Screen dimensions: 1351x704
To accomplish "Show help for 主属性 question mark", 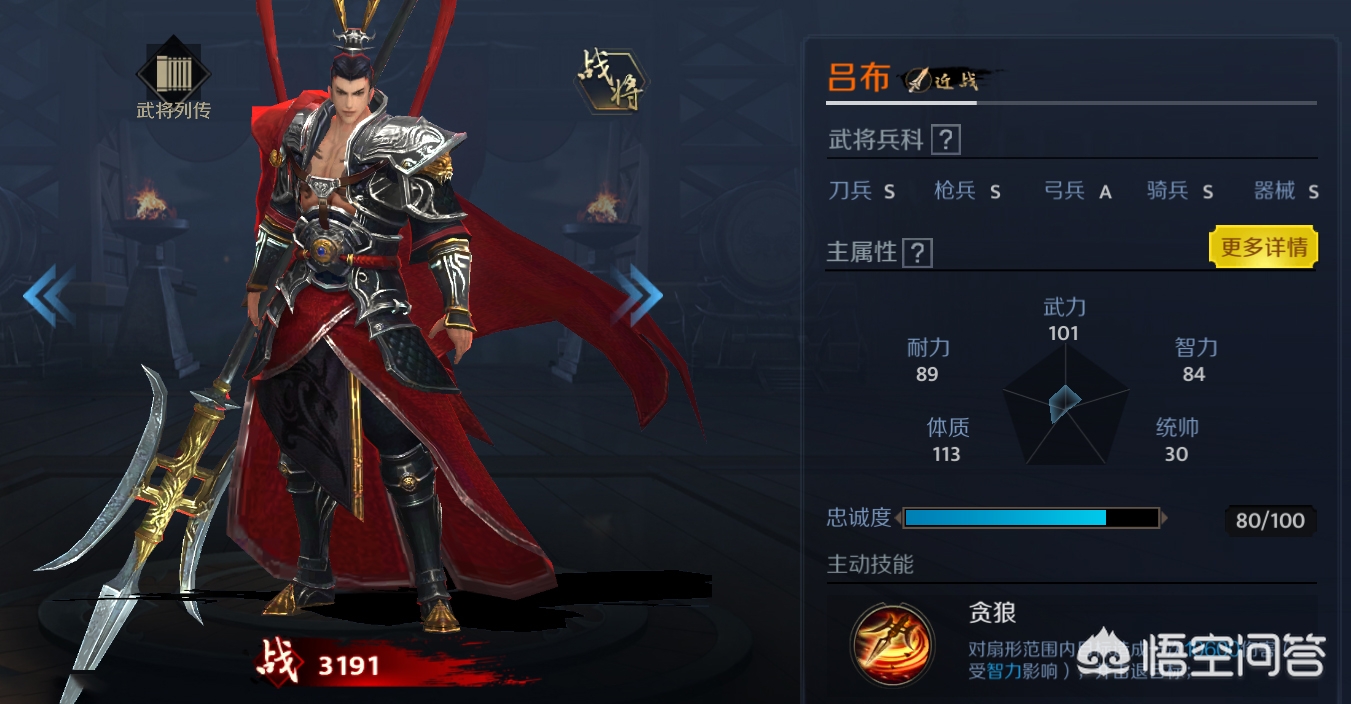I will [x=917, y=253].
